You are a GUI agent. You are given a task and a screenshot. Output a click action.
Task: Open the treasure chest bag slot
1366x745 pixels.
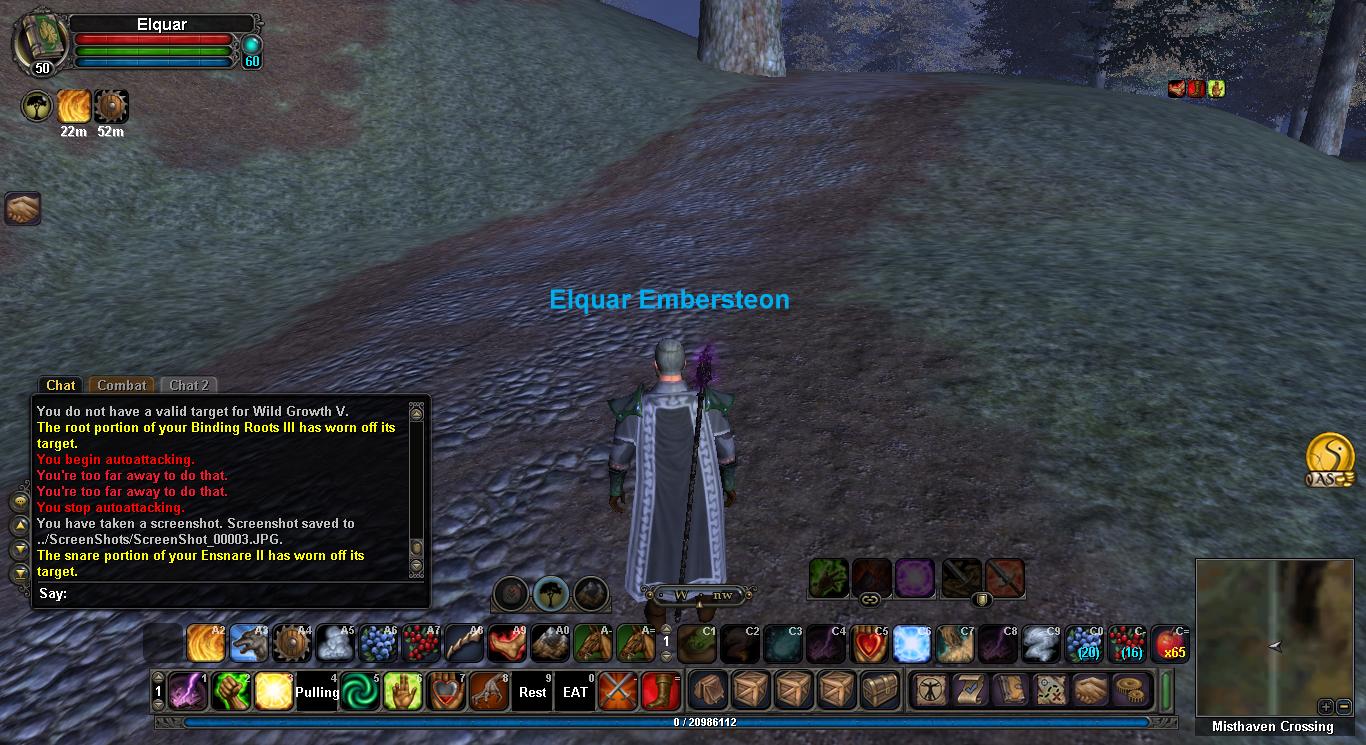880,691
